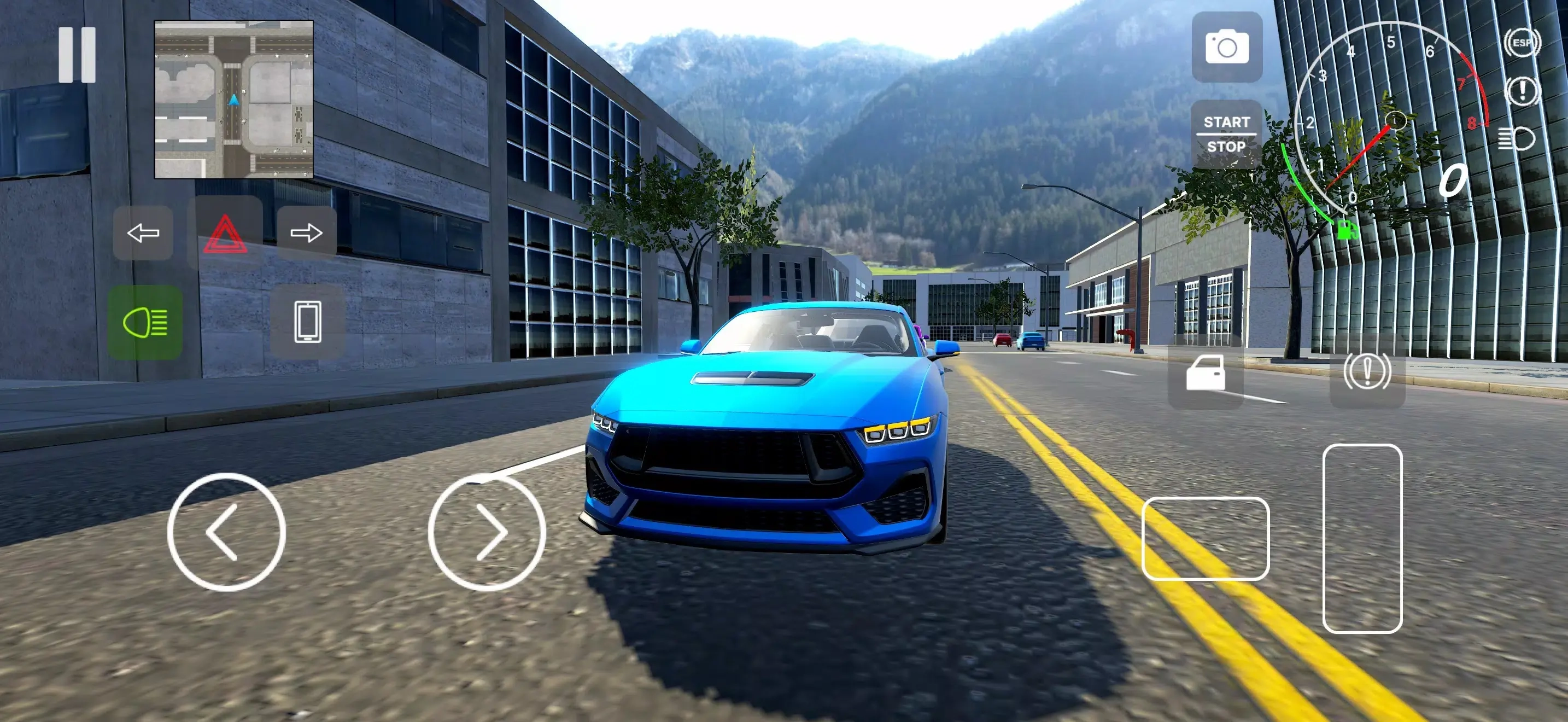Switch the camera view

[x=1226, y=47]
